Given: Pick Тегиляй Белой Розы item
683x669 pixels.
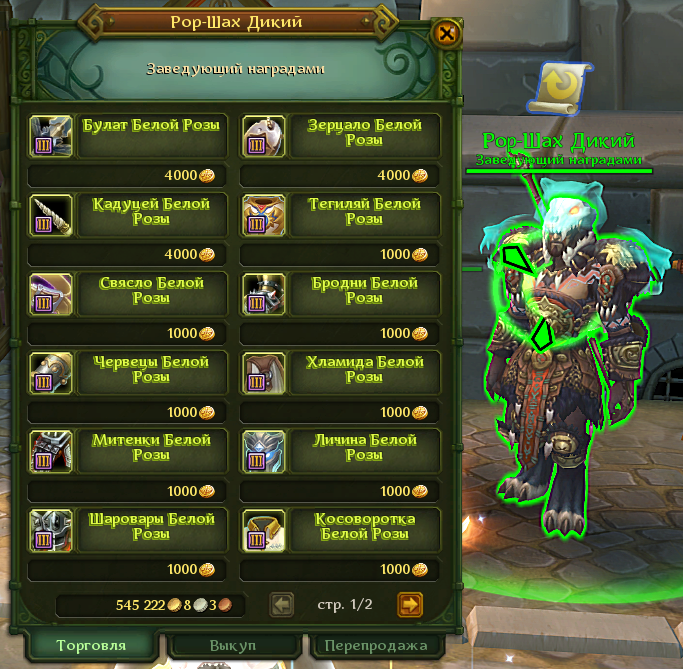Looking at the screenshot, I should (263, 214).
